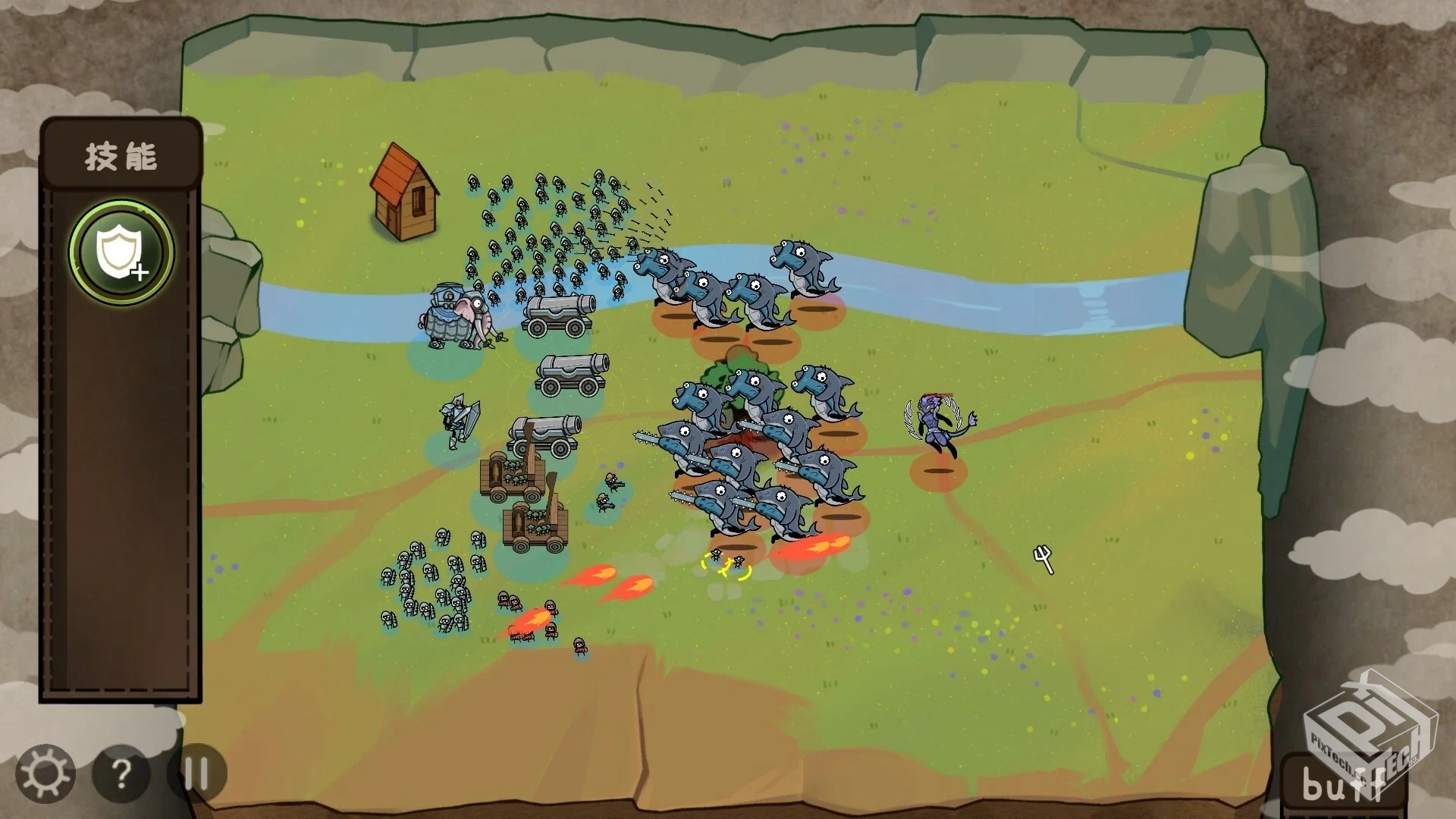The width and height of the screenshot is (1456, 819).
Task: Open the gear settings menu
Action: (45, 773)
